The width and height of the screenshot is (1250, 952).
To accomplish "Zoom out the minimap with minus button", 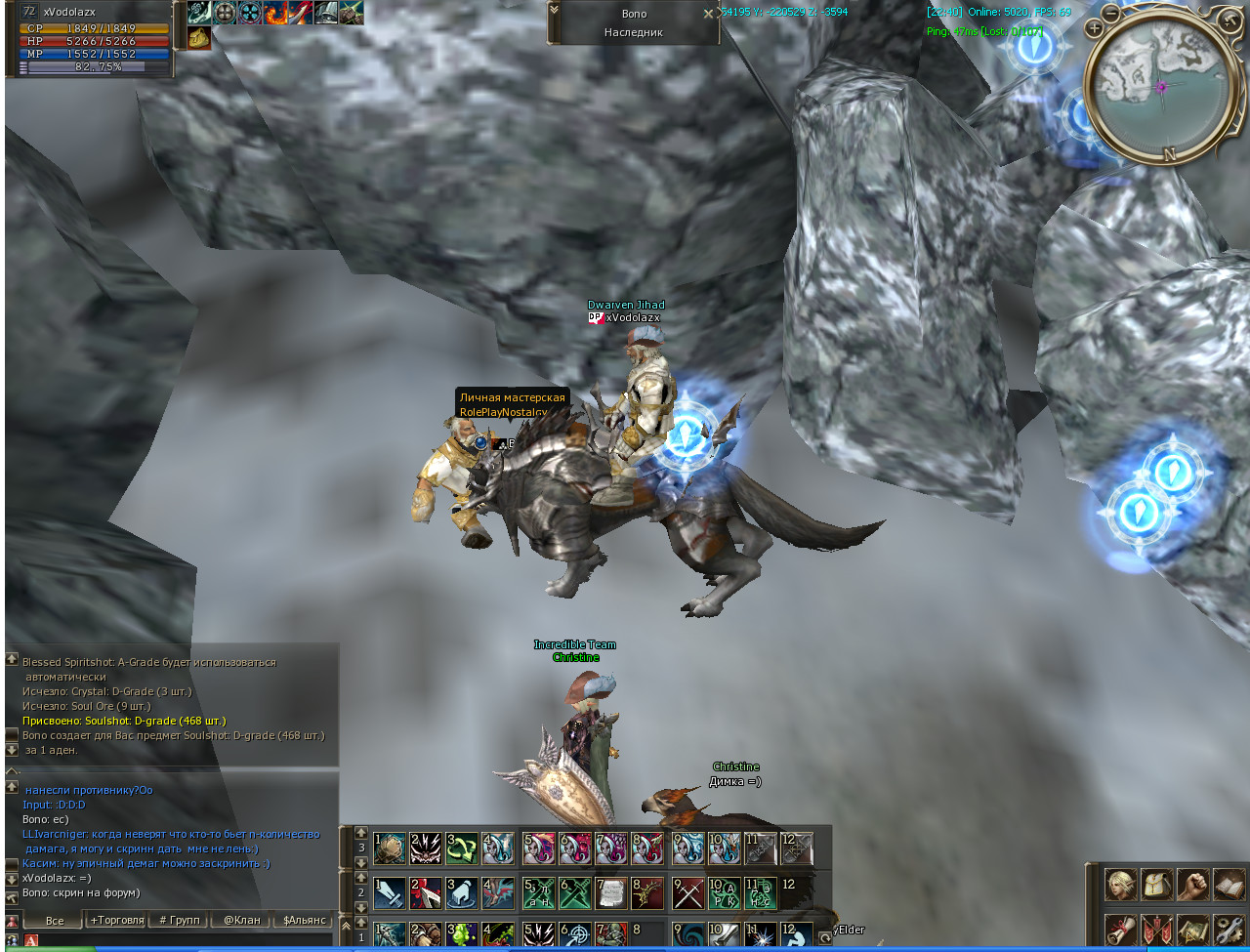I will [1111, 13].
